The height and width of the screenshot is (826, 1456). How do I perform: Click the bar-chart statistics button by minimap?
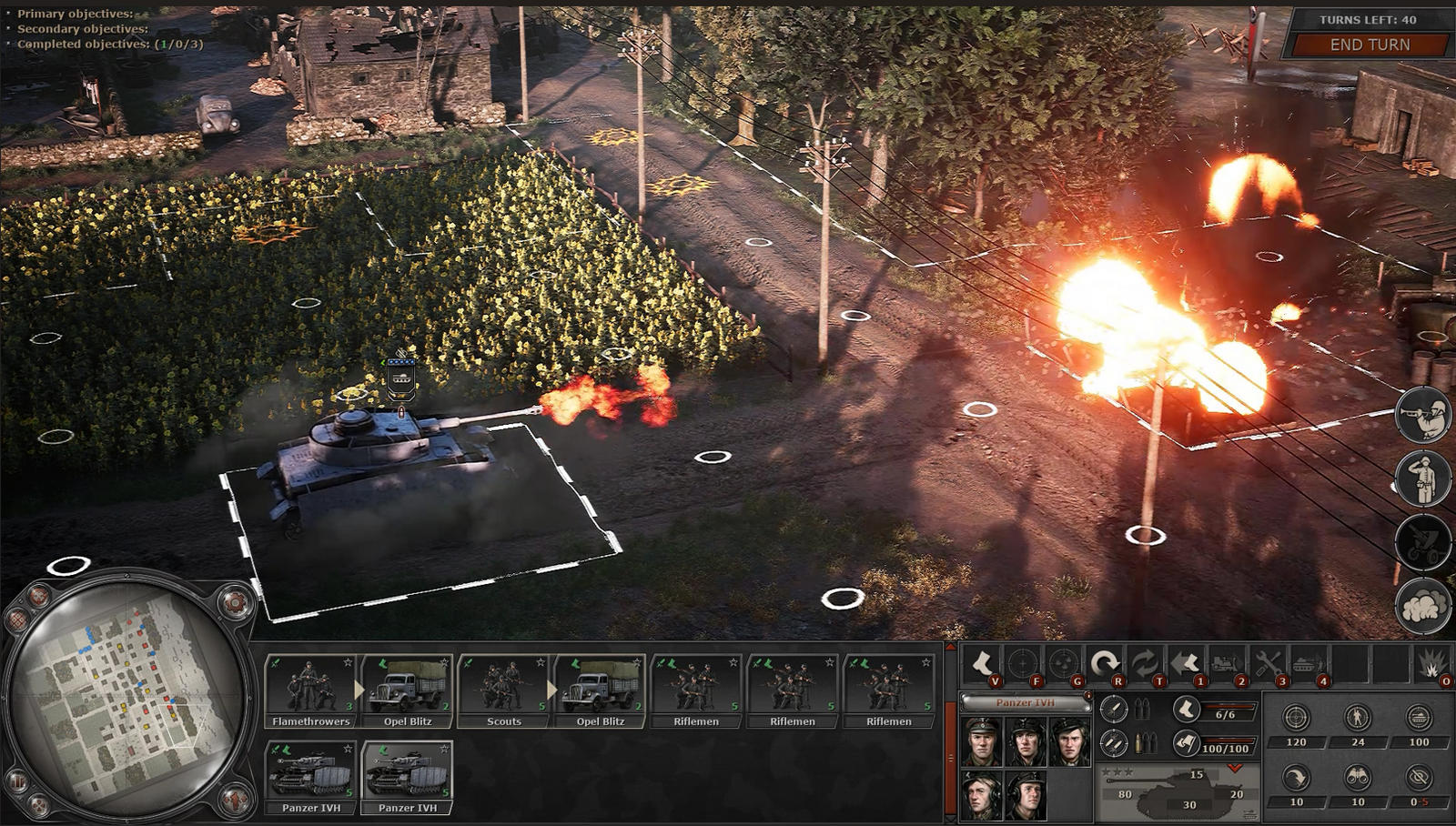pos(18,781)
